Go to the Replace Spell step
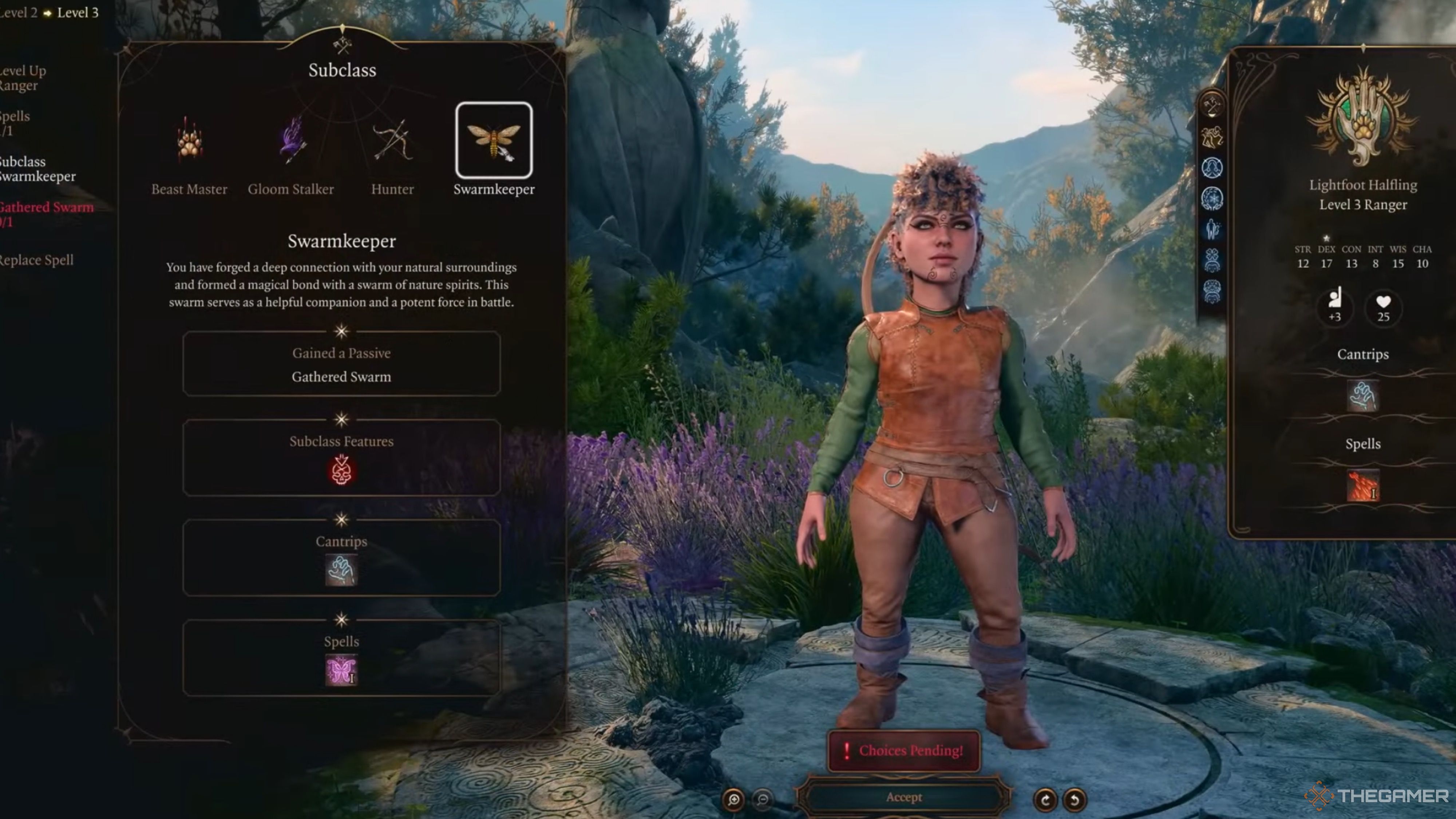The image size is (1456, 819). tap(36, 260)
